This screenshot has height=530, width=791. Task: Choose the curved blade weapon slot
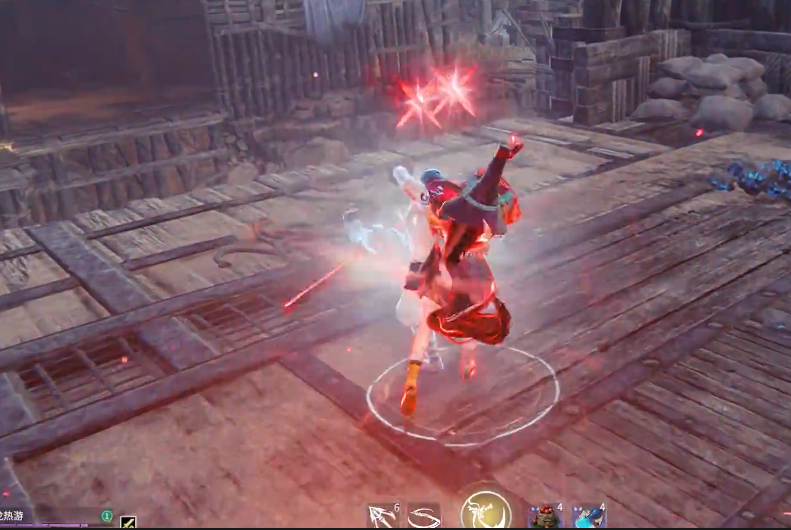pyautogui.click(x=423, y=516)
